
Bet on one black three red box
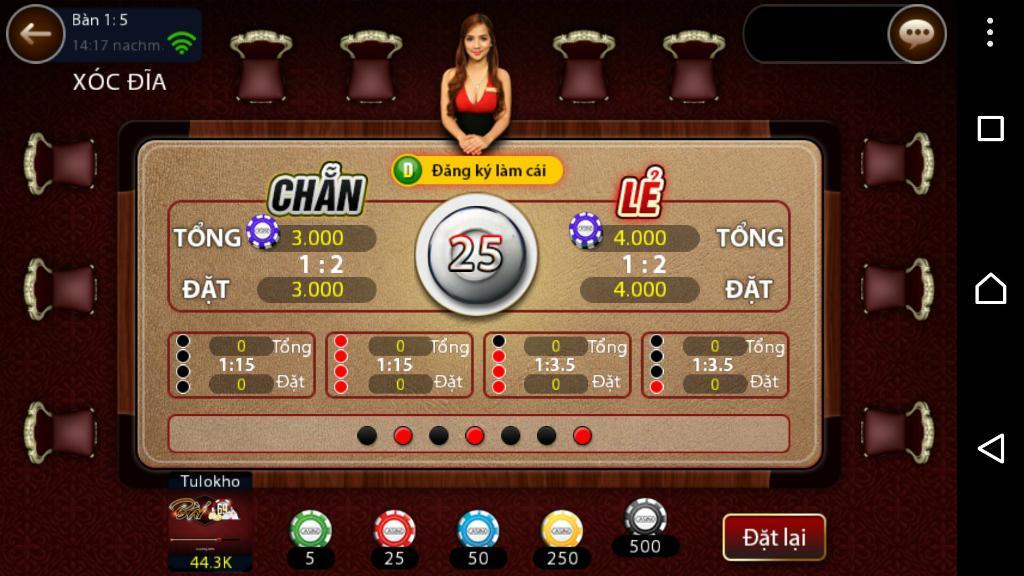[x=557, y=365]
